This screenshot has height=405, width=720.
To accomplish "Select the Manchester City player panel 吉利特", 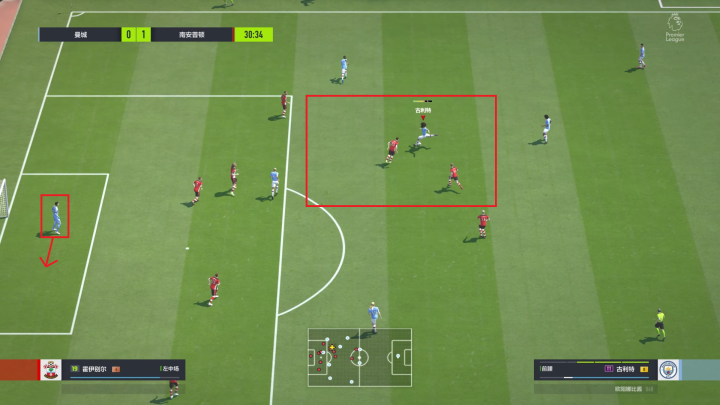I will [x=594, y=369].
